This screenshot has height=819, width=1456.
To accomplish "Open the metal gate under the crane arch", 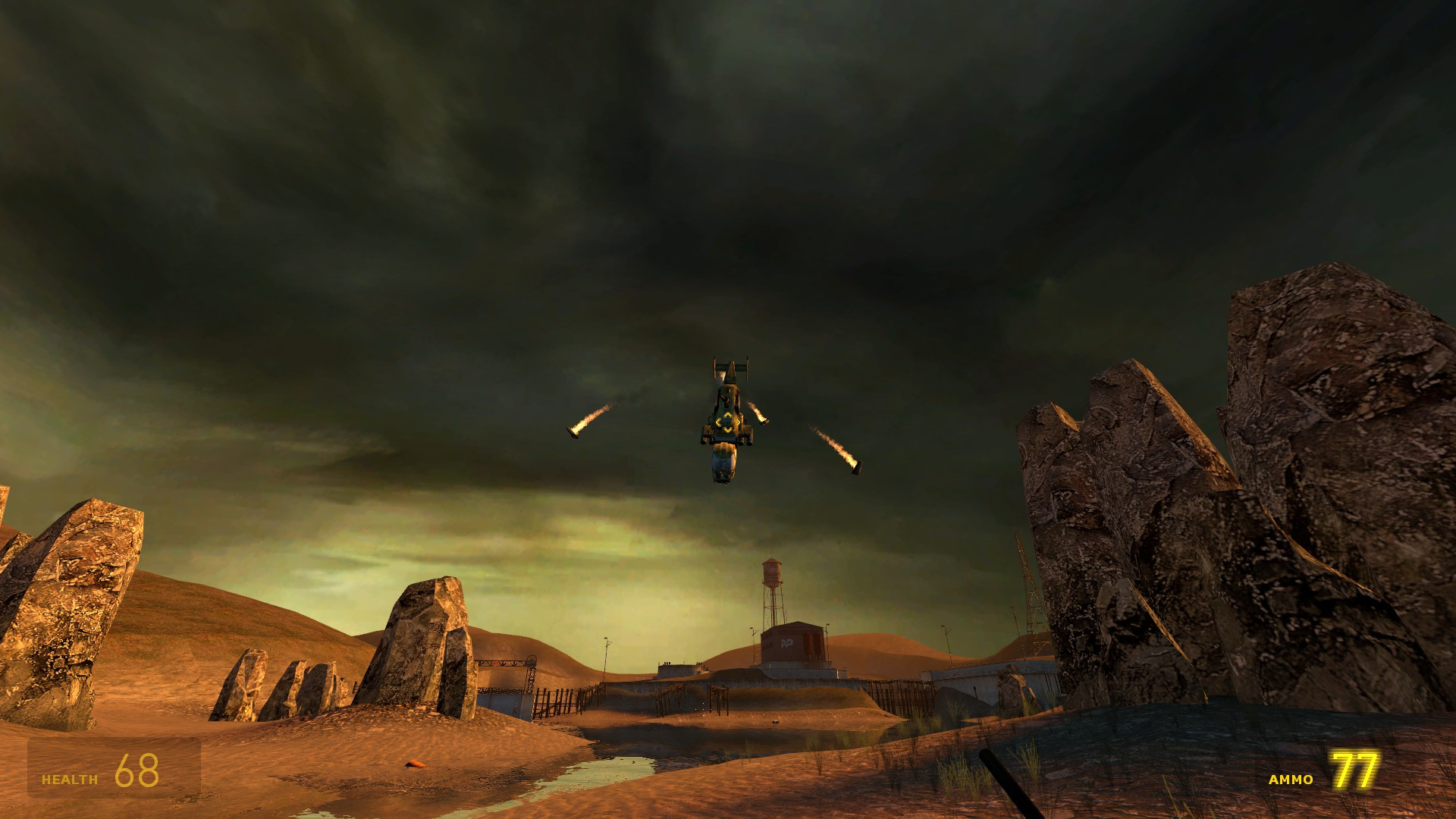I will (500, 704).
